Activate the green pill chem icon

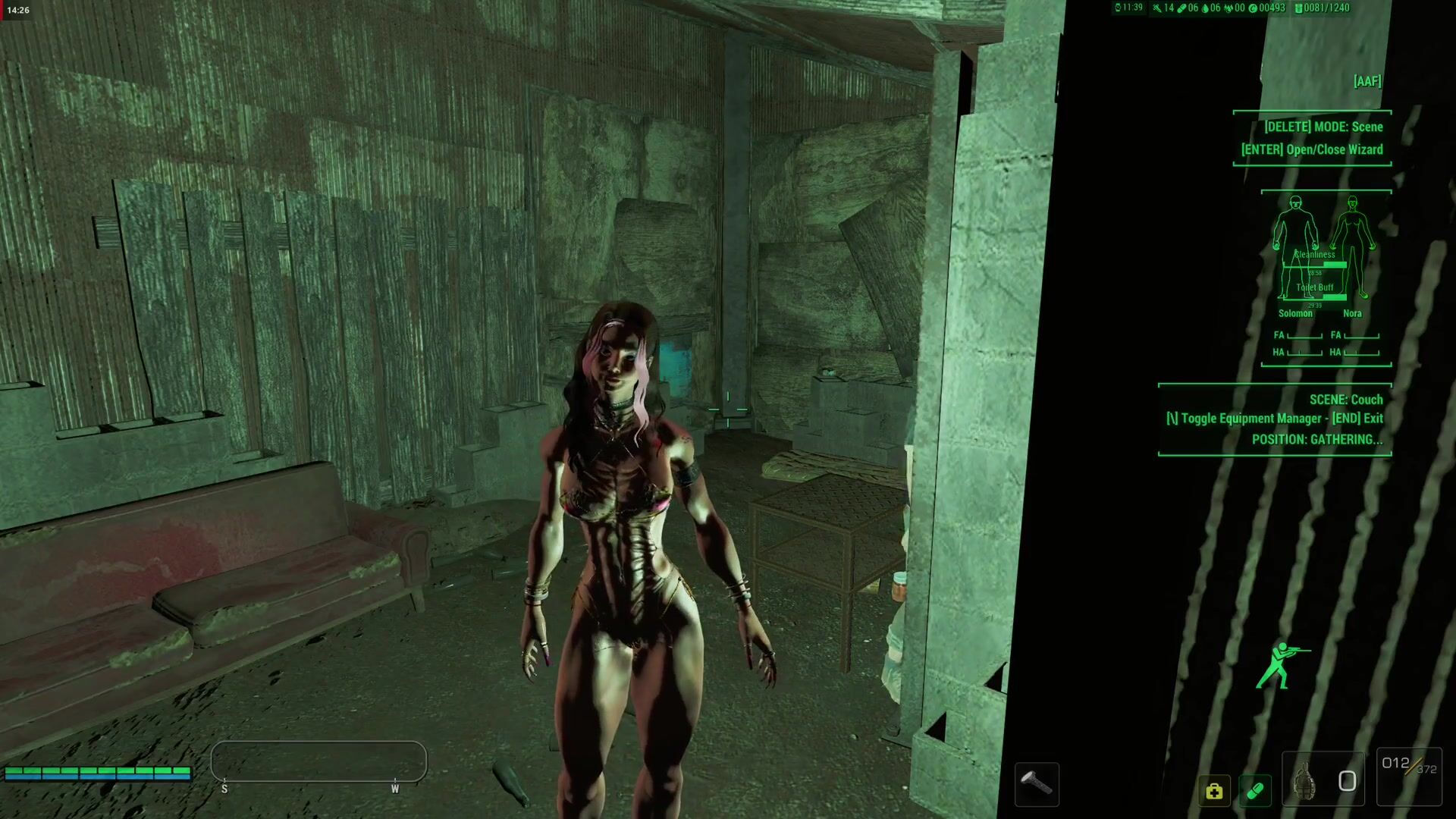(x=1255, y=791)
